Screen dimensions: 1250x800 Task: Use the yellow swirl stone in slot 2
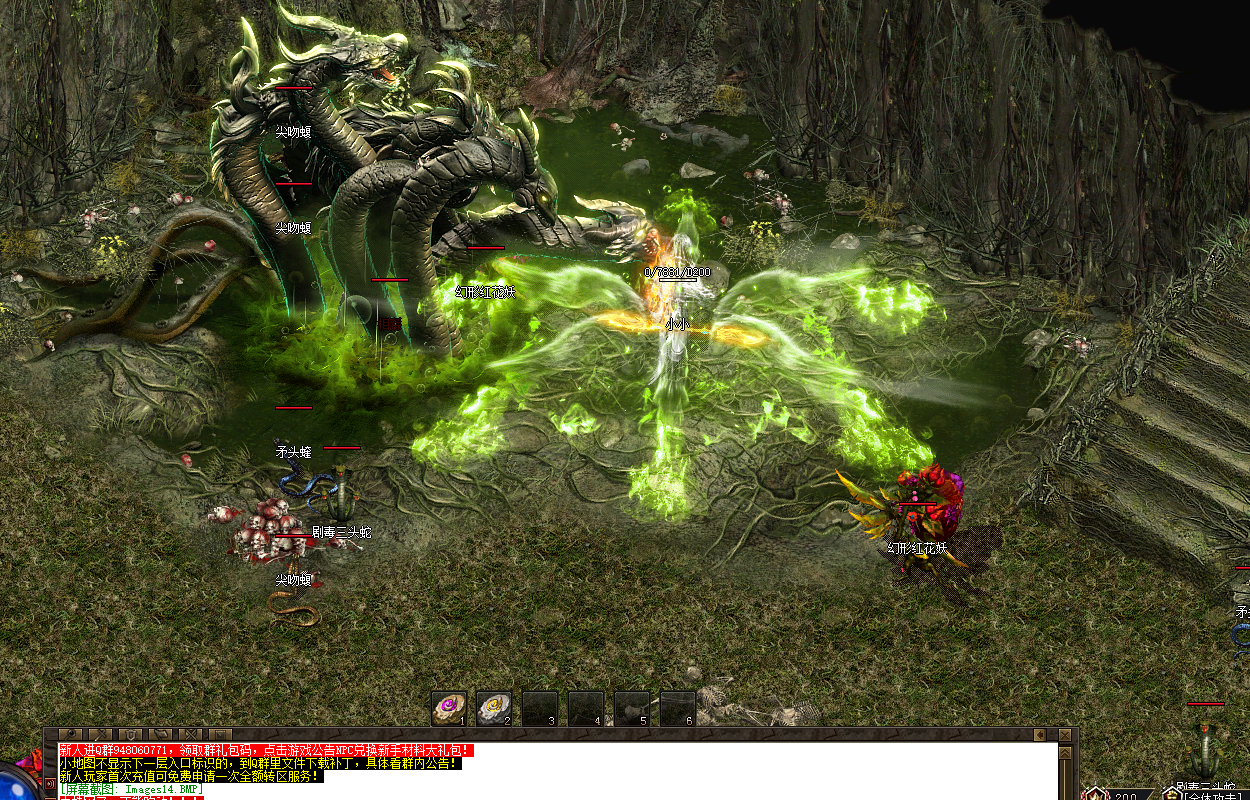(x=494, y=707)
